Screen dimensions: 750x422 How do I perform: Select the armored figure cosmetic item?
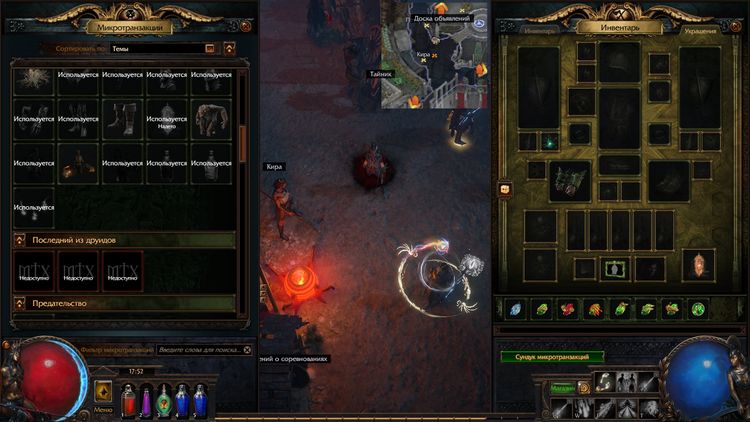pyautogui.click(x=211, y=118)
